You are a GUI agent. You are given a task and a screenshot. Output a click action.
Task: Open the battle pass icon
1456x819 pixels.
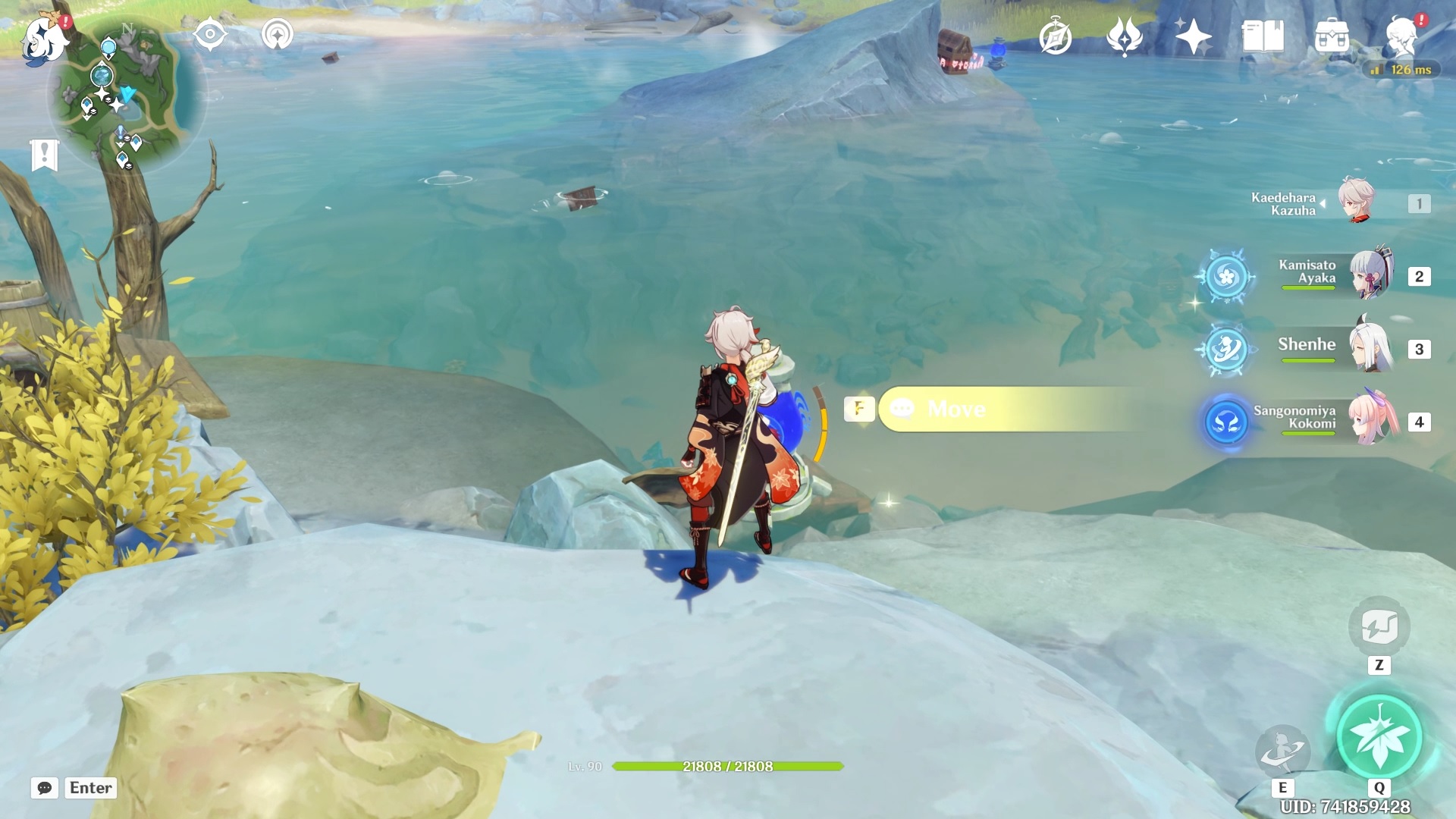tap(1124, 36)
